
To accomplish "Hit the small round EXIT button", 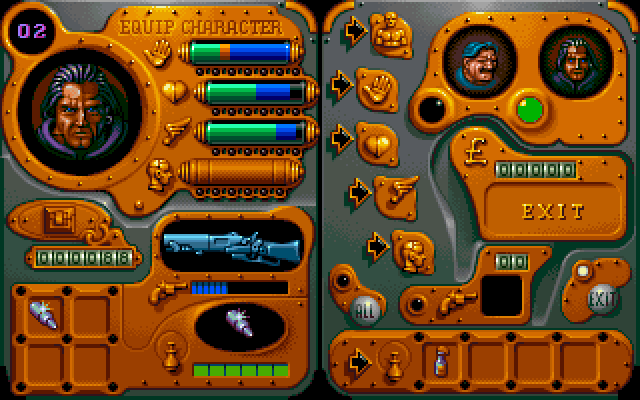I will 602,298.
